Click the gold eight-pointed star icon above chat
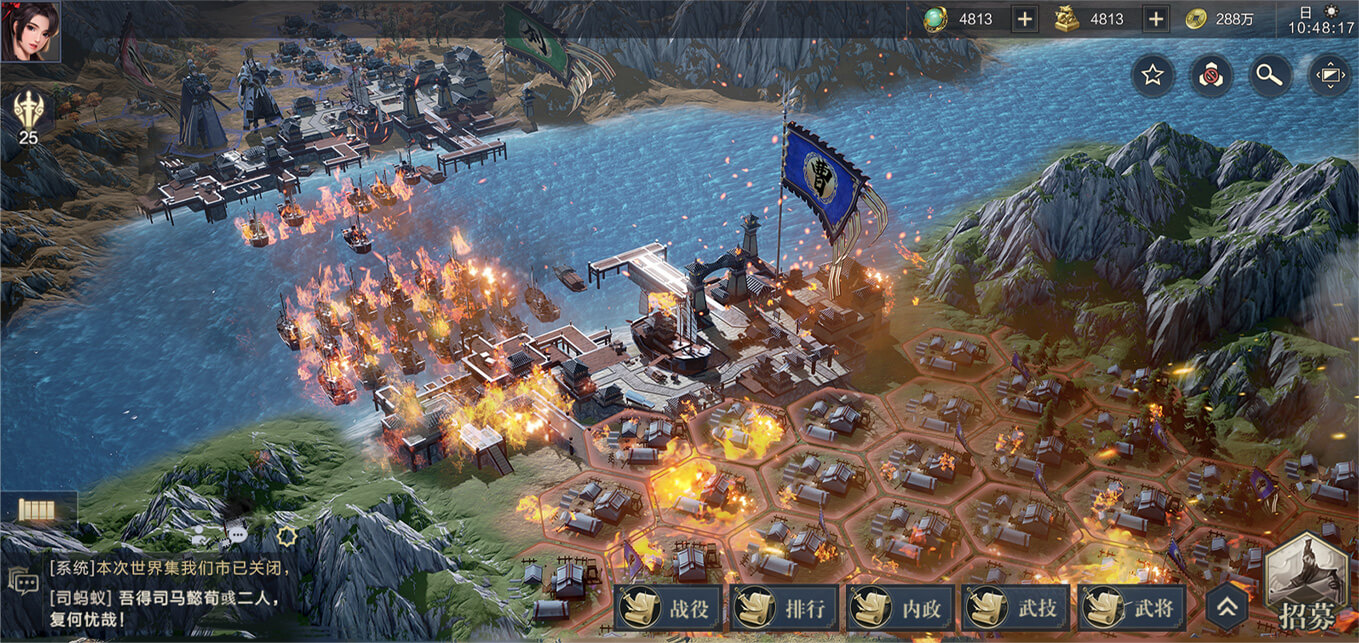The width and height of the screenshot is (1359, 643). click(288, 536)
